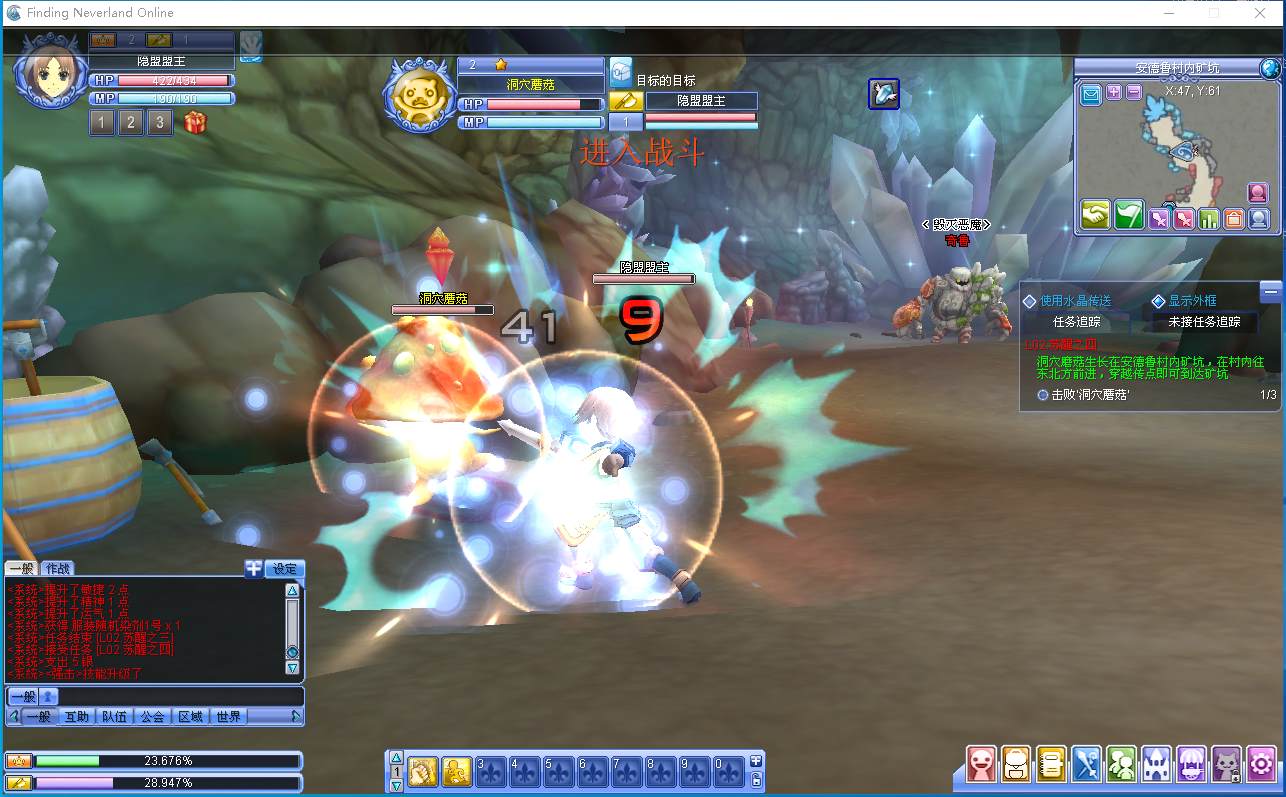Click the handshake icon under the minimap
Viewport: 1286px width, 797px height.
click(x=1096, y=215)
